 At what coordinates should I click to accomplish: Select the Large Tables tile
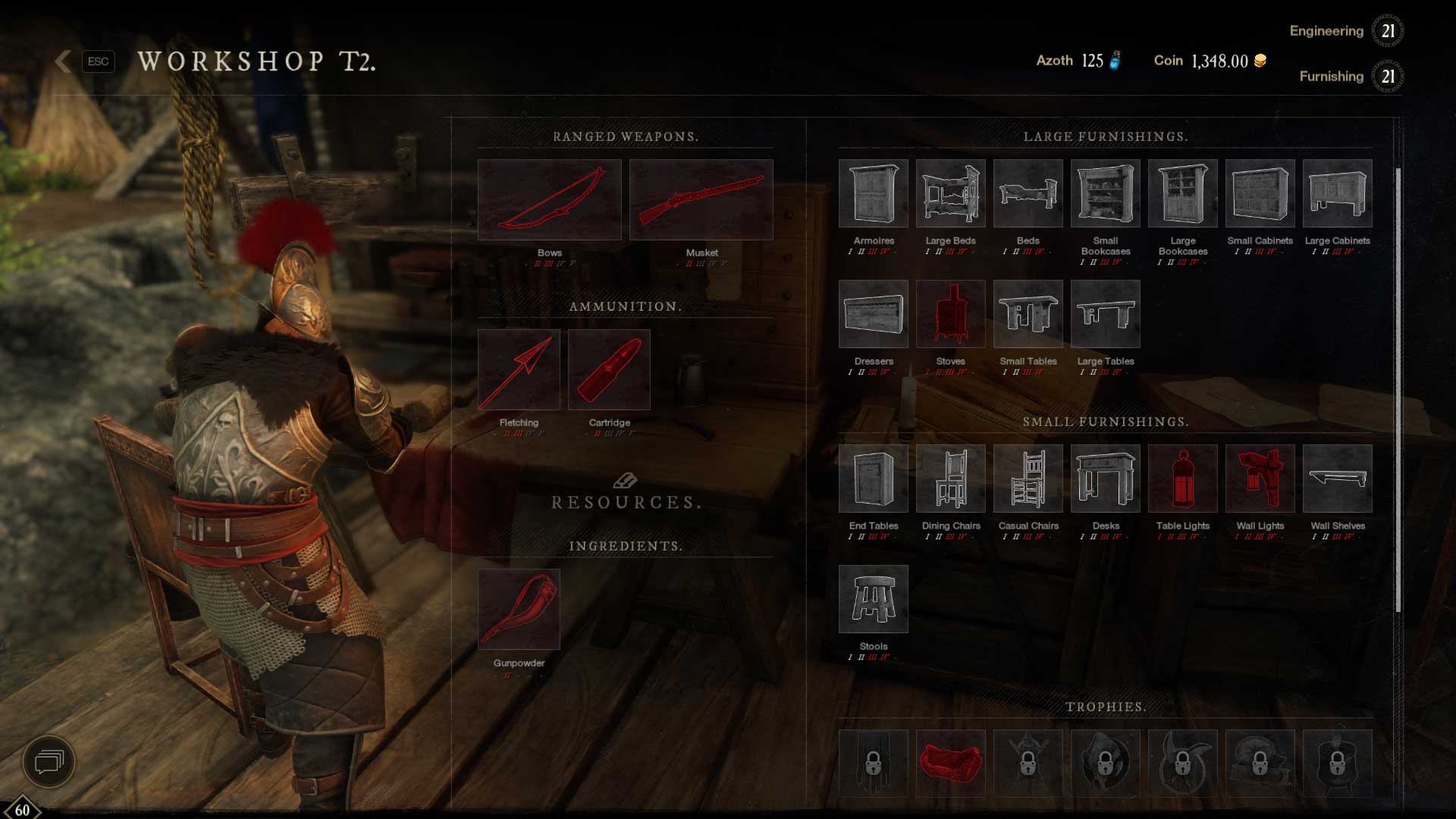[1105, 314]
